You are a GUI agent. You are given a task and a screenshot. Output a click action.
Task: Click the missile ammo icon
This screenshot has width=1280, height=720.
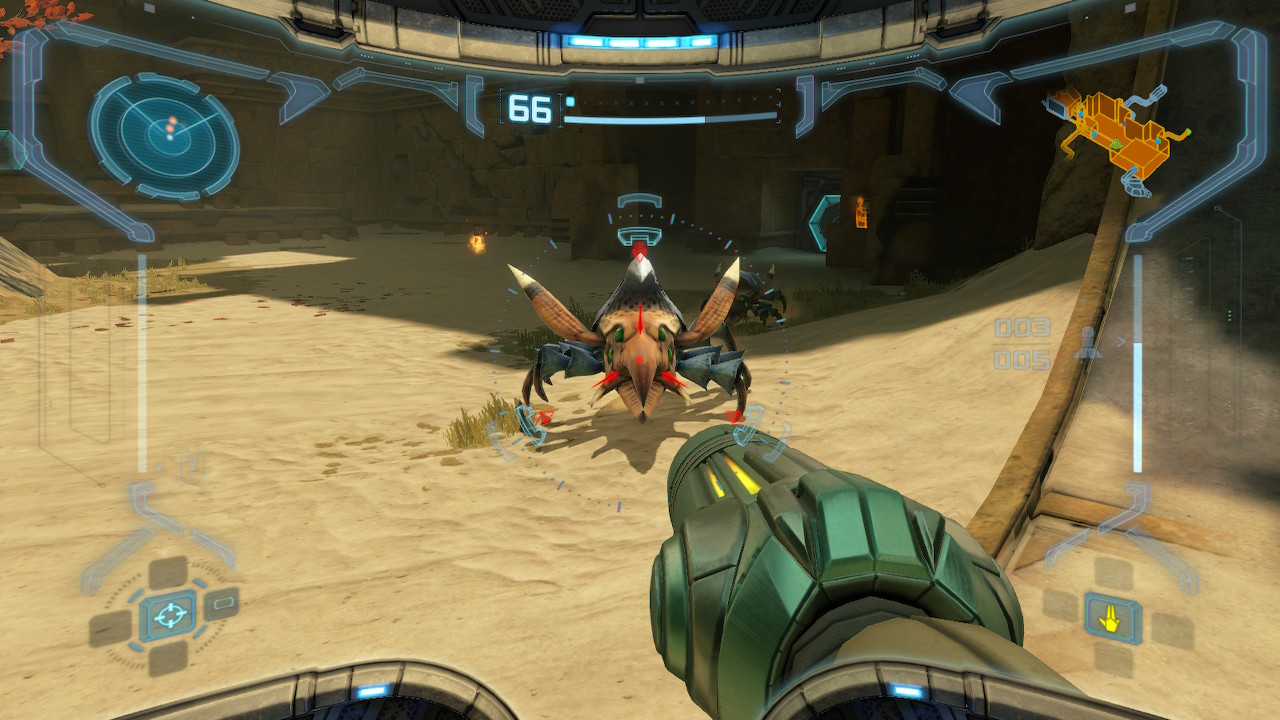coord(1086,343)
